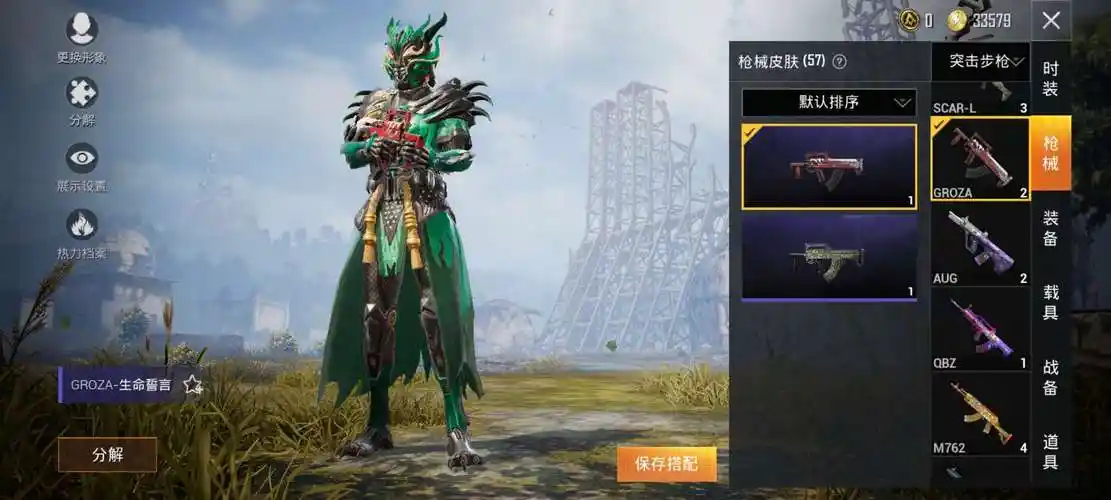Open the 默认排序 sort dropdown
The image size is (1111, 500).
point(829,102)
